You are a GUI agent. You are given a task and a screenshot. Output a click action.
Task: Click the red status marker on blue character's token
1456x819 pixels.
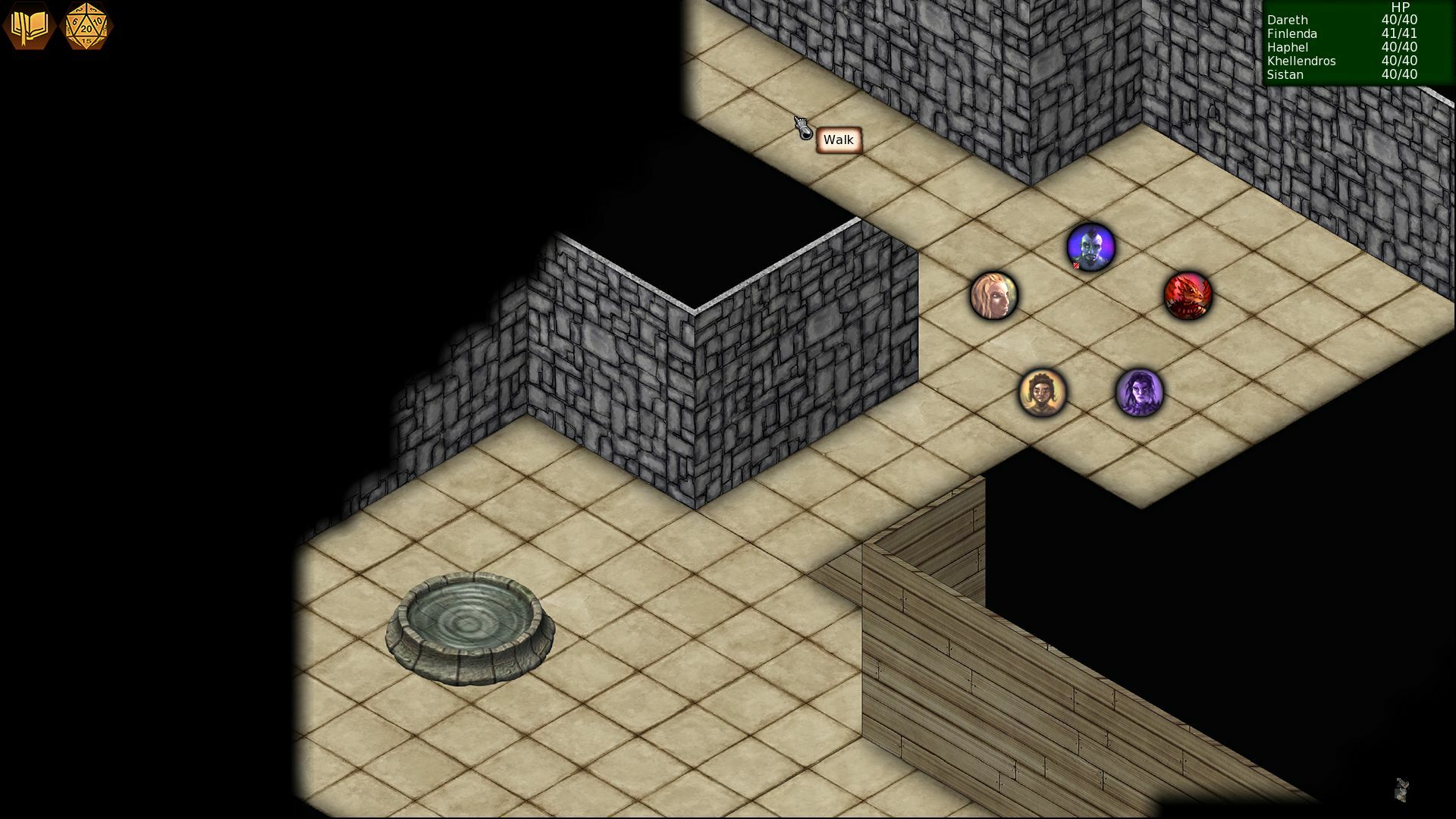[x=1075, y=267]
